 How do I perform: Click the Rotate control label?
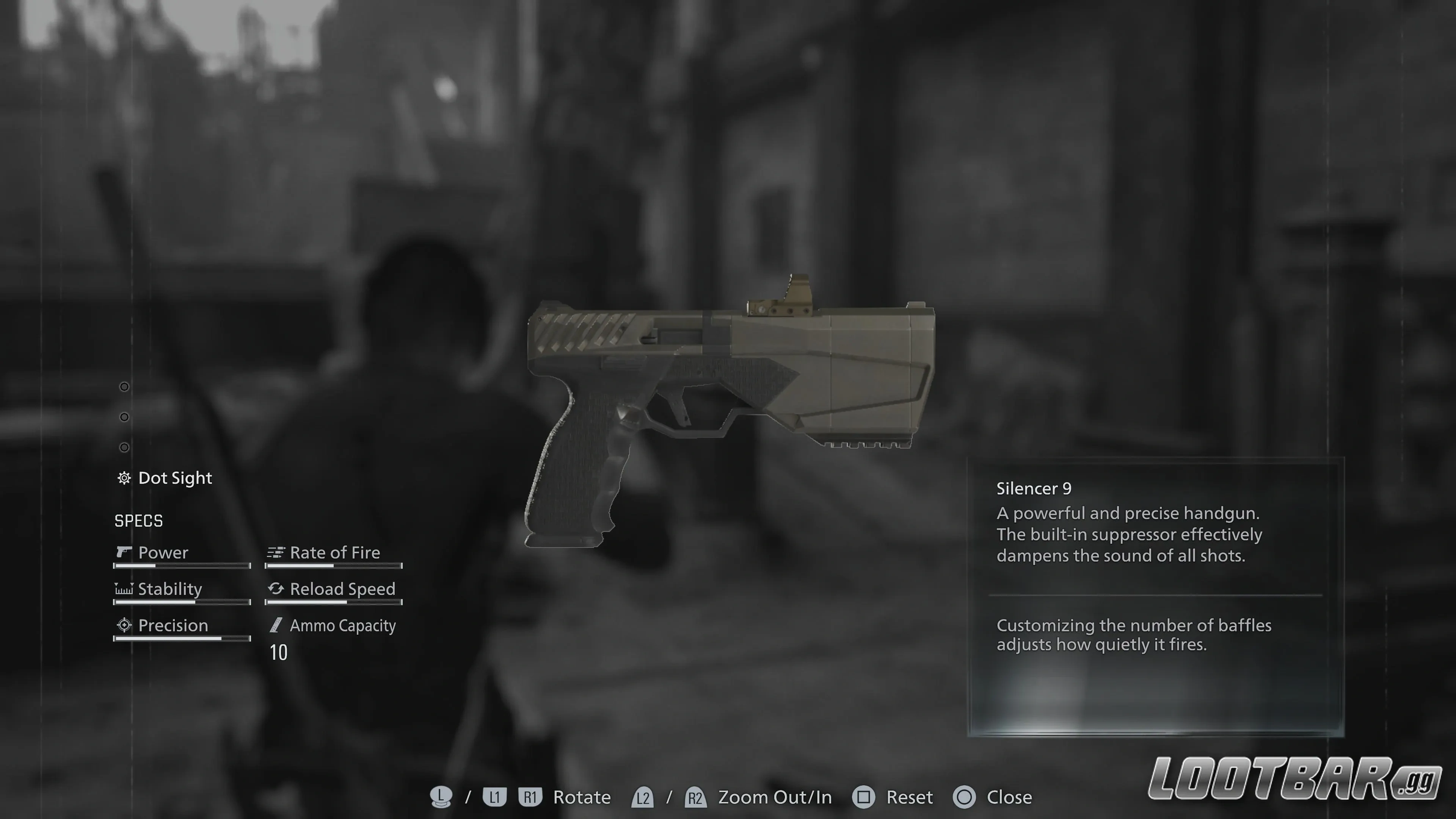[582, 797]
